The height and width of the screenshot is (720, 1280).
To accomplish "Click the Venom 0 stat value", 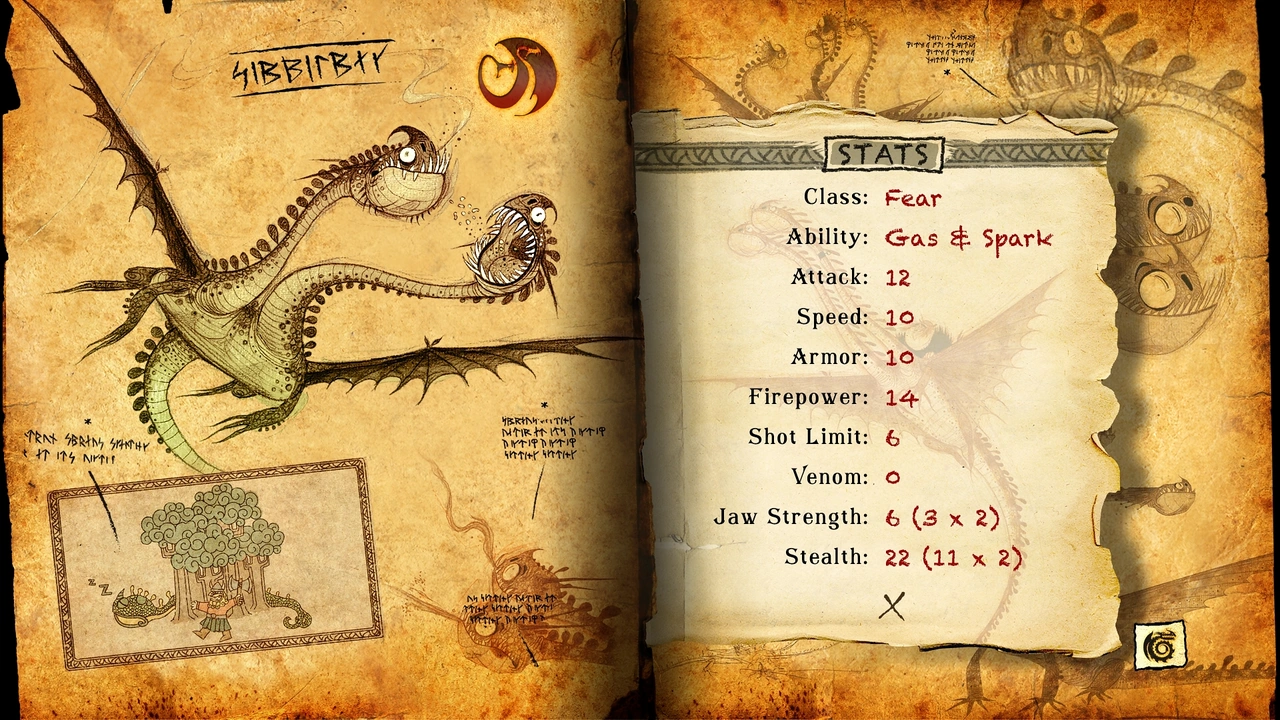I will [894, 477].
